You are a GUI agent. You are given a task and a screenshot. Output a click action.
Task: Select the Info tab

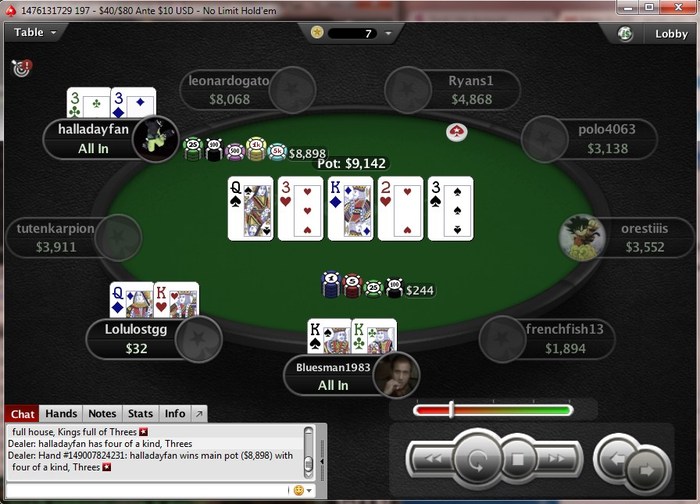(x=175, y=413)
